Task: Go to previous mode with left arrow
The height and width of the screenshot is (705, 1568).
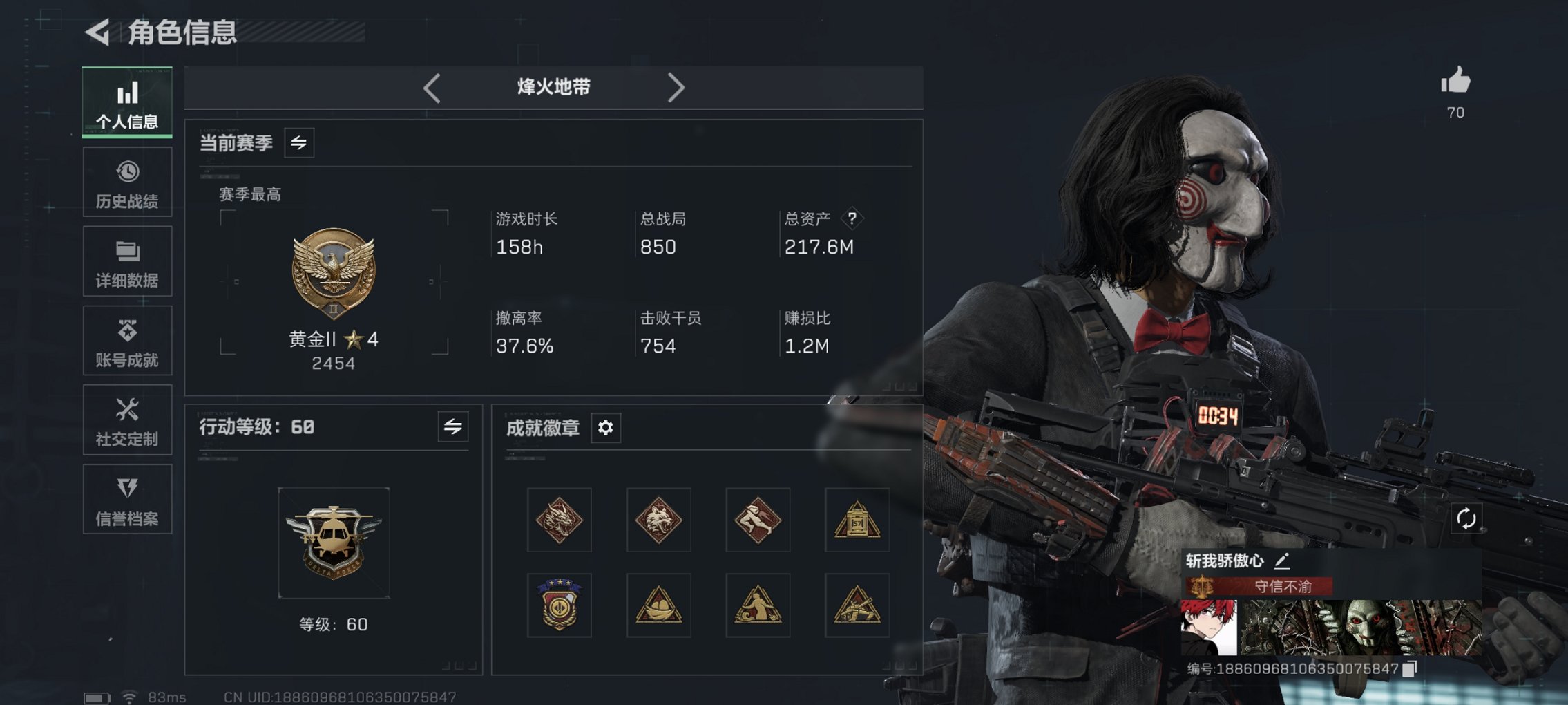Action: [432, 87]
